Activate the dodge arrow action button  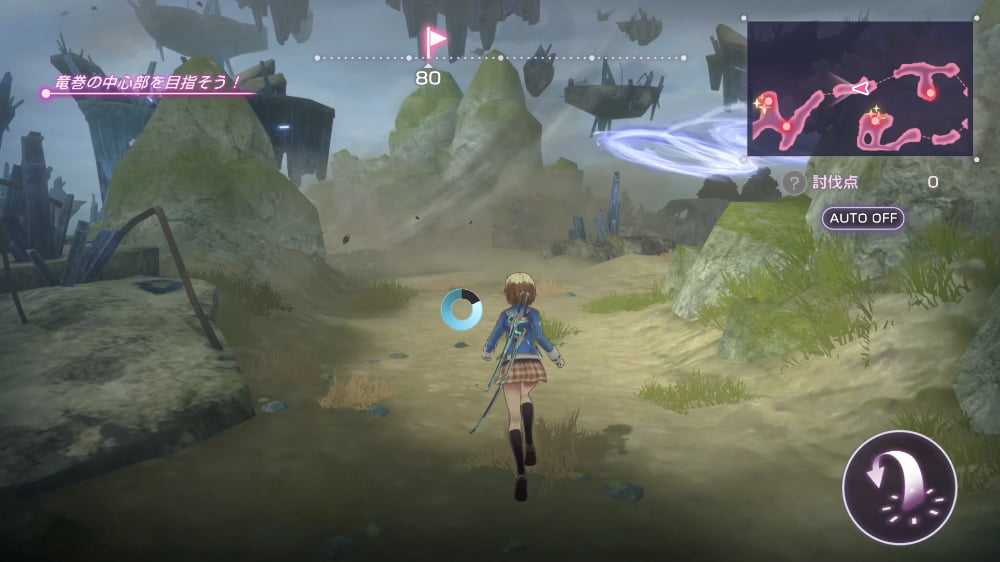(x=899, y=487)
